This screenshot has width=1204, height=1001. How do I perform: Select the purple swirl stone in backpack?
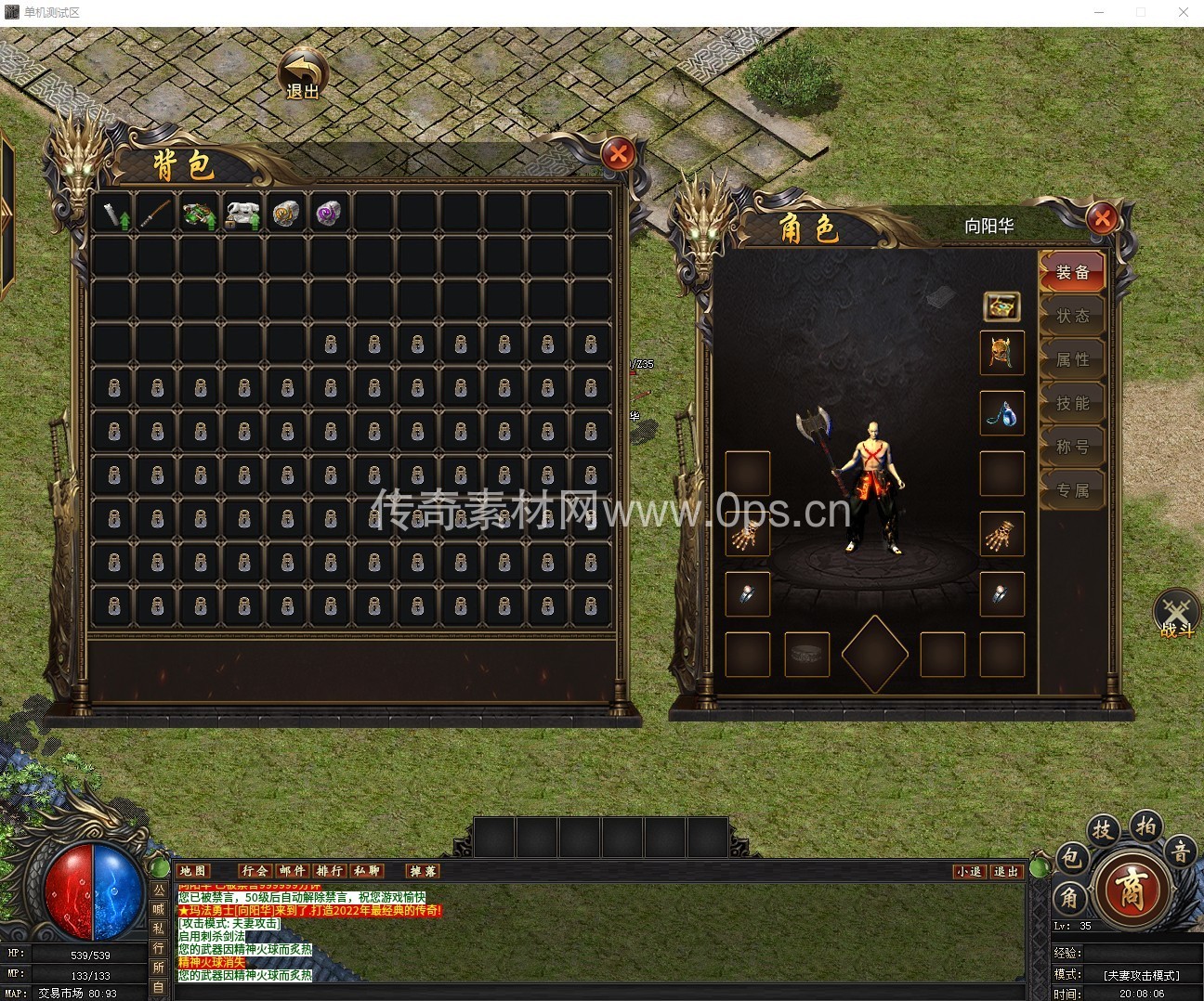(329, 214)
